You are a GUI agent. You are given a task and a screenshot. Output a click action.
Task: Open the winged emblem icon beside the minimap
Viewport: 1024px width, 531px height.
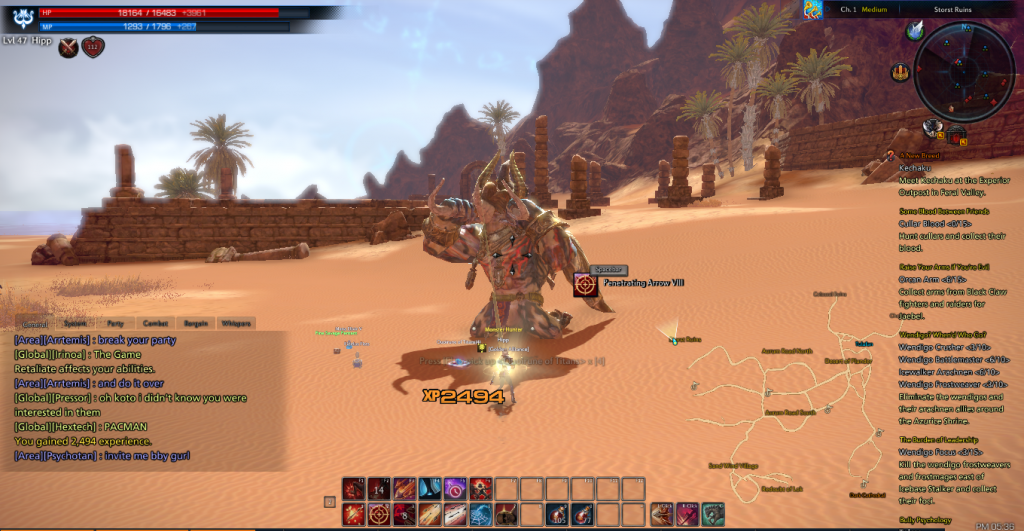915,31
